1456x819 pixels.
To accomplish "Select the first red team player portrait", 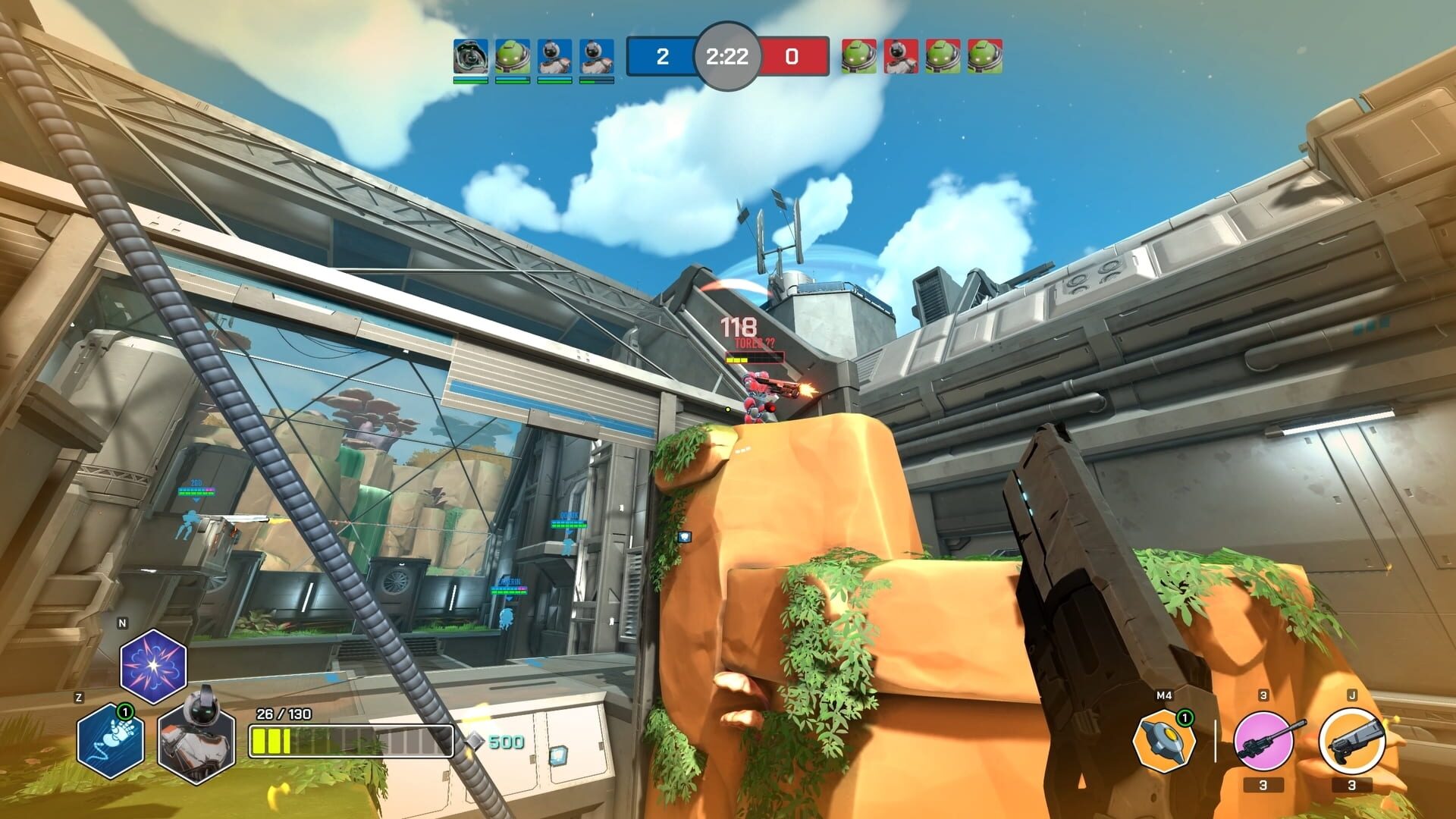I will click(858, 56).
